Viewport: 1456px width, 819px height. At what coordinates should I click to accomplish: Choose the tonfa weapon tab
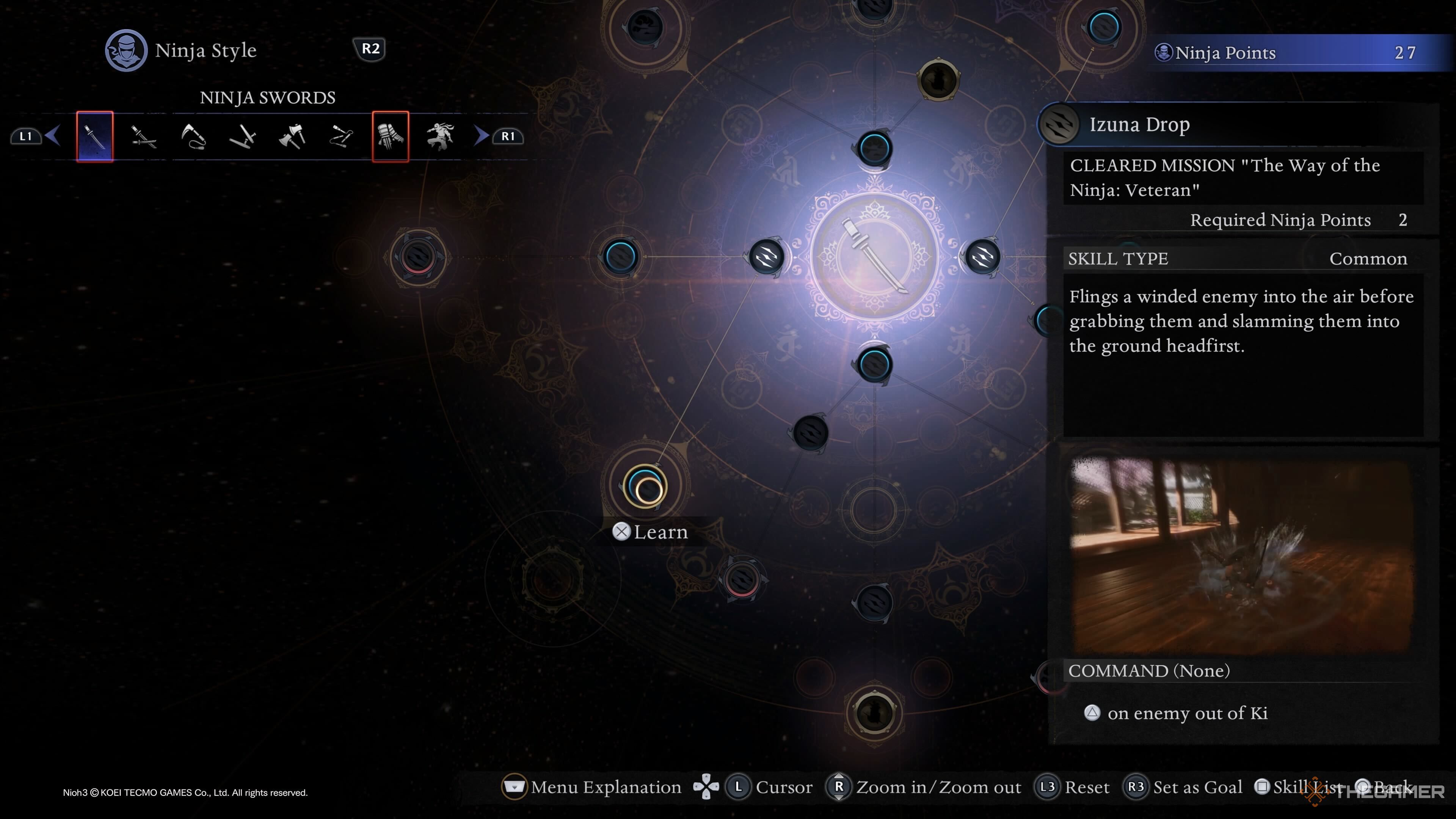[243, 136]
